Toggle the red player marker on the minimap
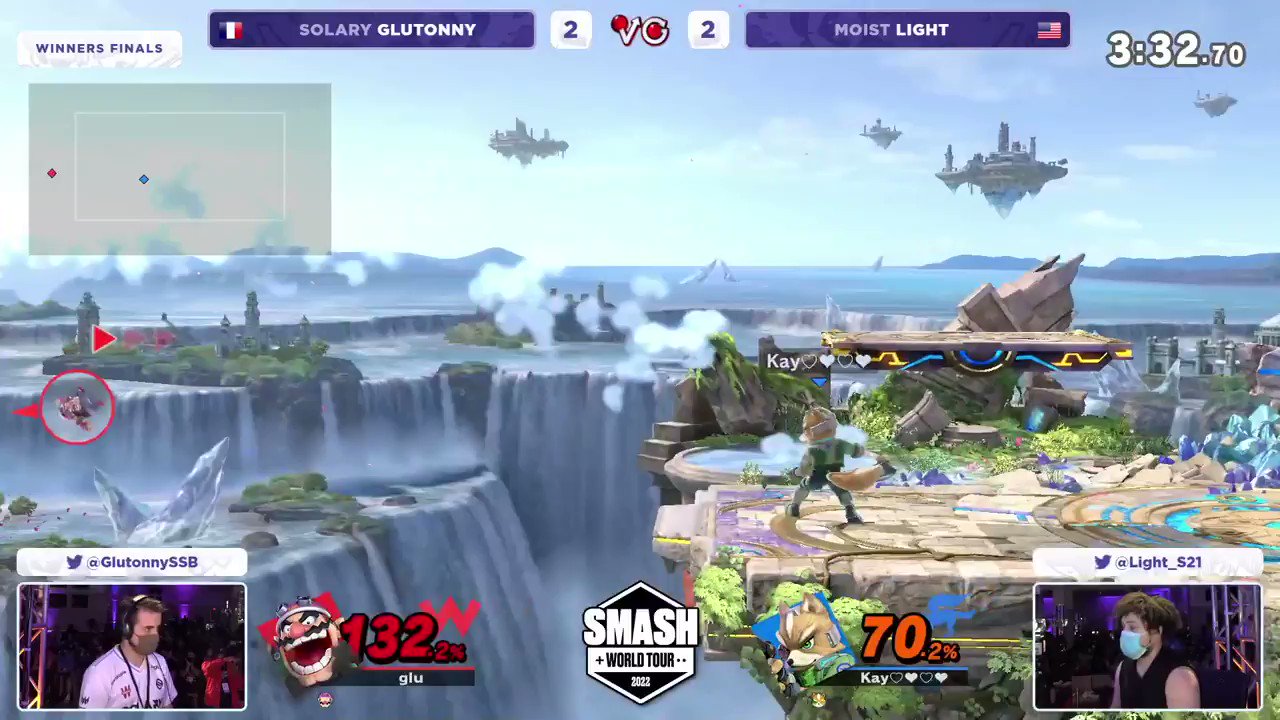Viewport: 1280px width, 720px height. coord(51,173)
